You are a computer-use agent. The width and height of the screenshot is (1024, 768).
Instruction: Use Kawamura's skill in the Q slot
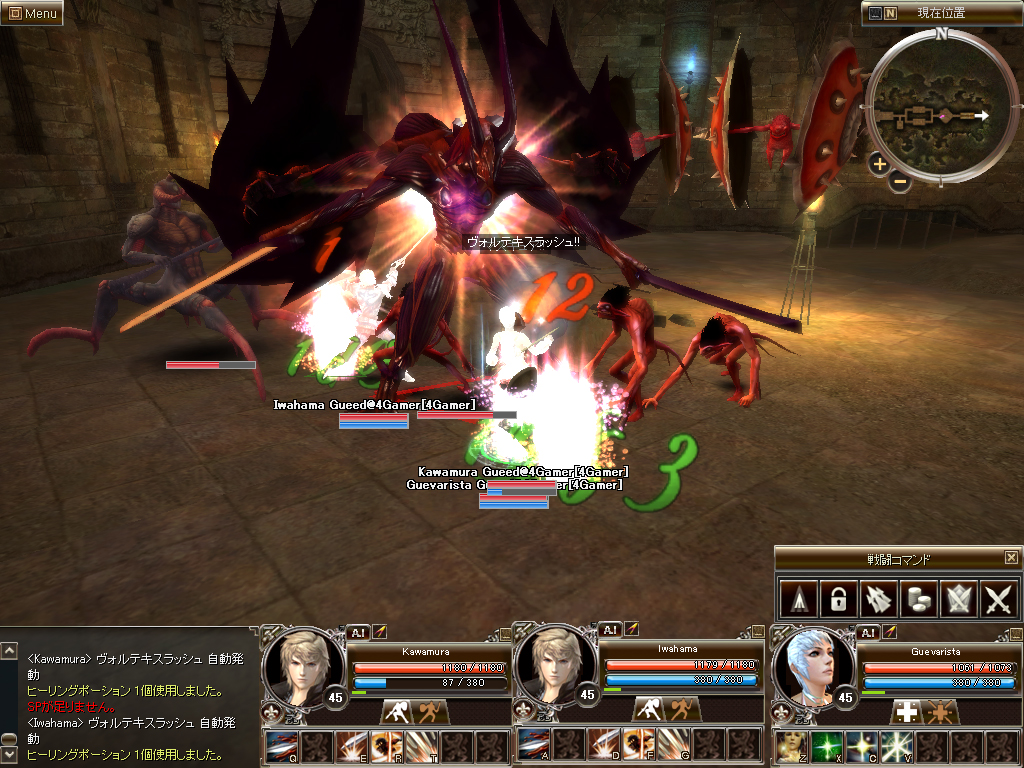(281, 746)
